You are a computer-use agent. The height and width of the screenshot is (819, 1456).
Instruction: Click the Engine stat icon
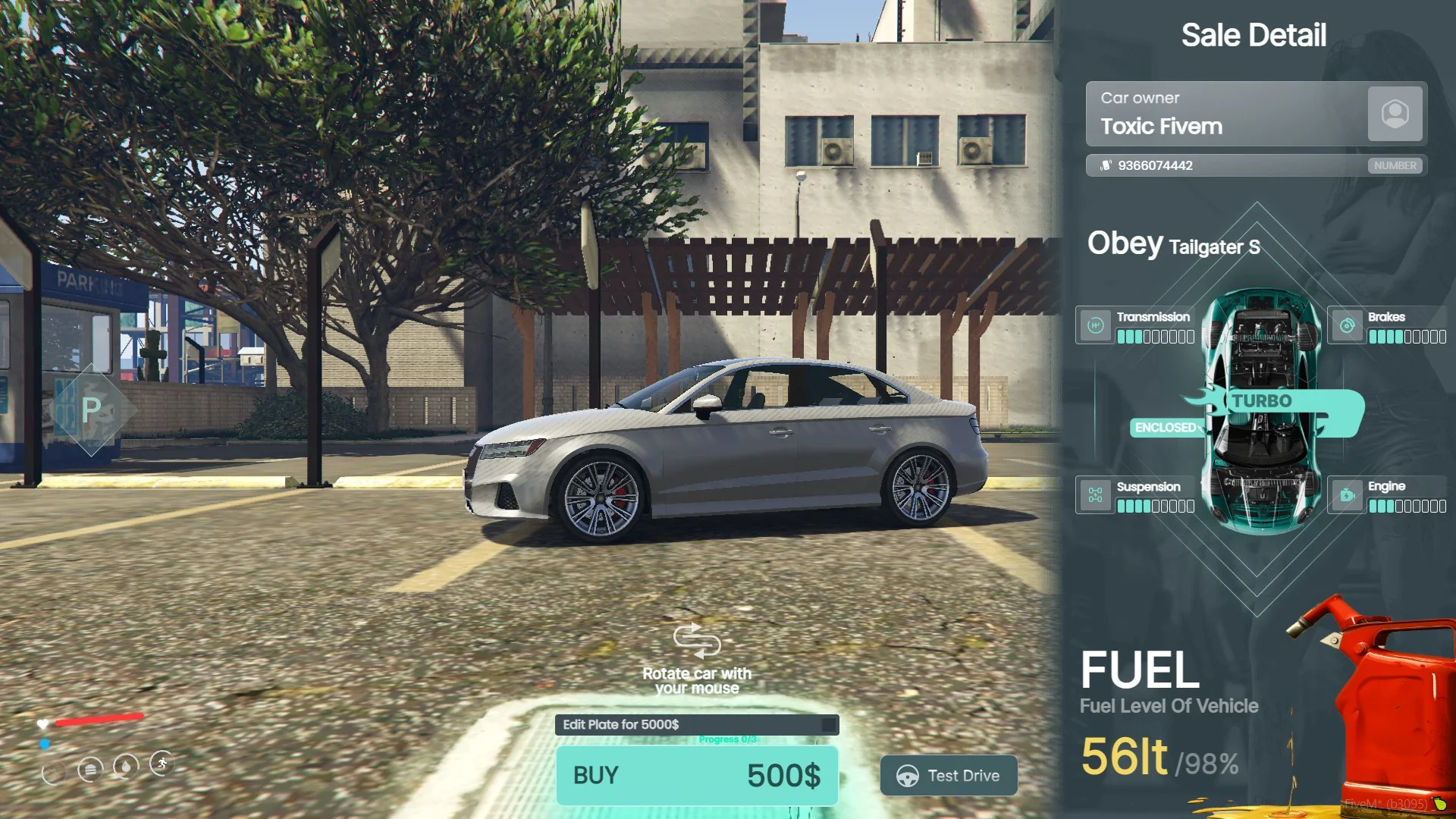coord(1348,496)
